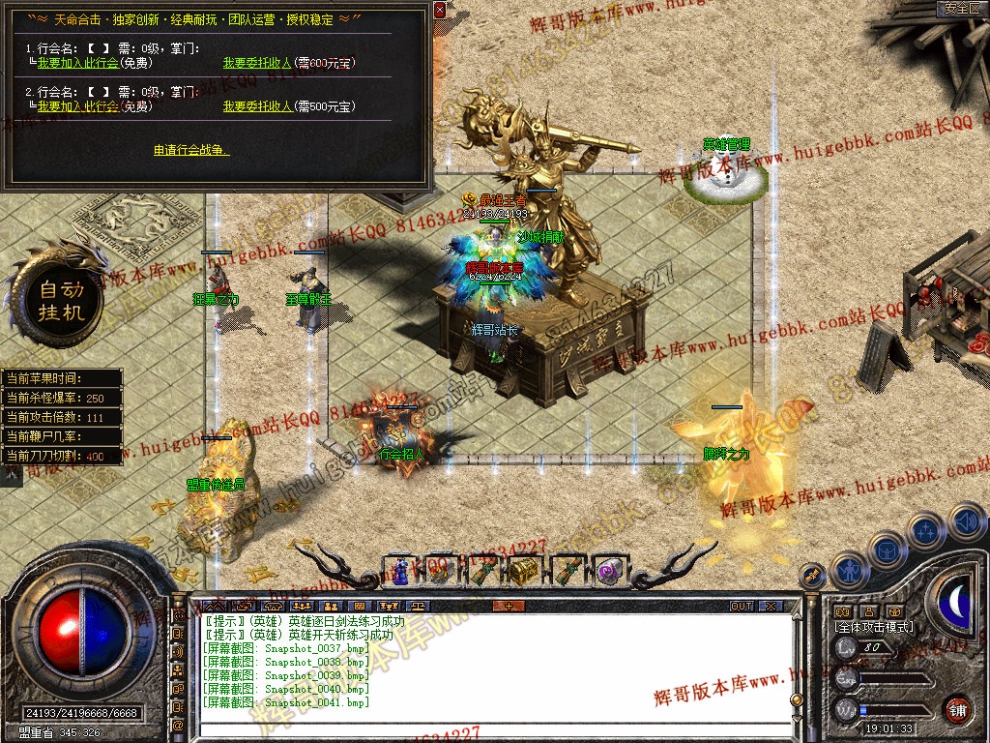Image resolution: width=990 pixels, height=743 pixels.
Task: Open the skills sparkle round button
Action: click(x=927, y=530)
